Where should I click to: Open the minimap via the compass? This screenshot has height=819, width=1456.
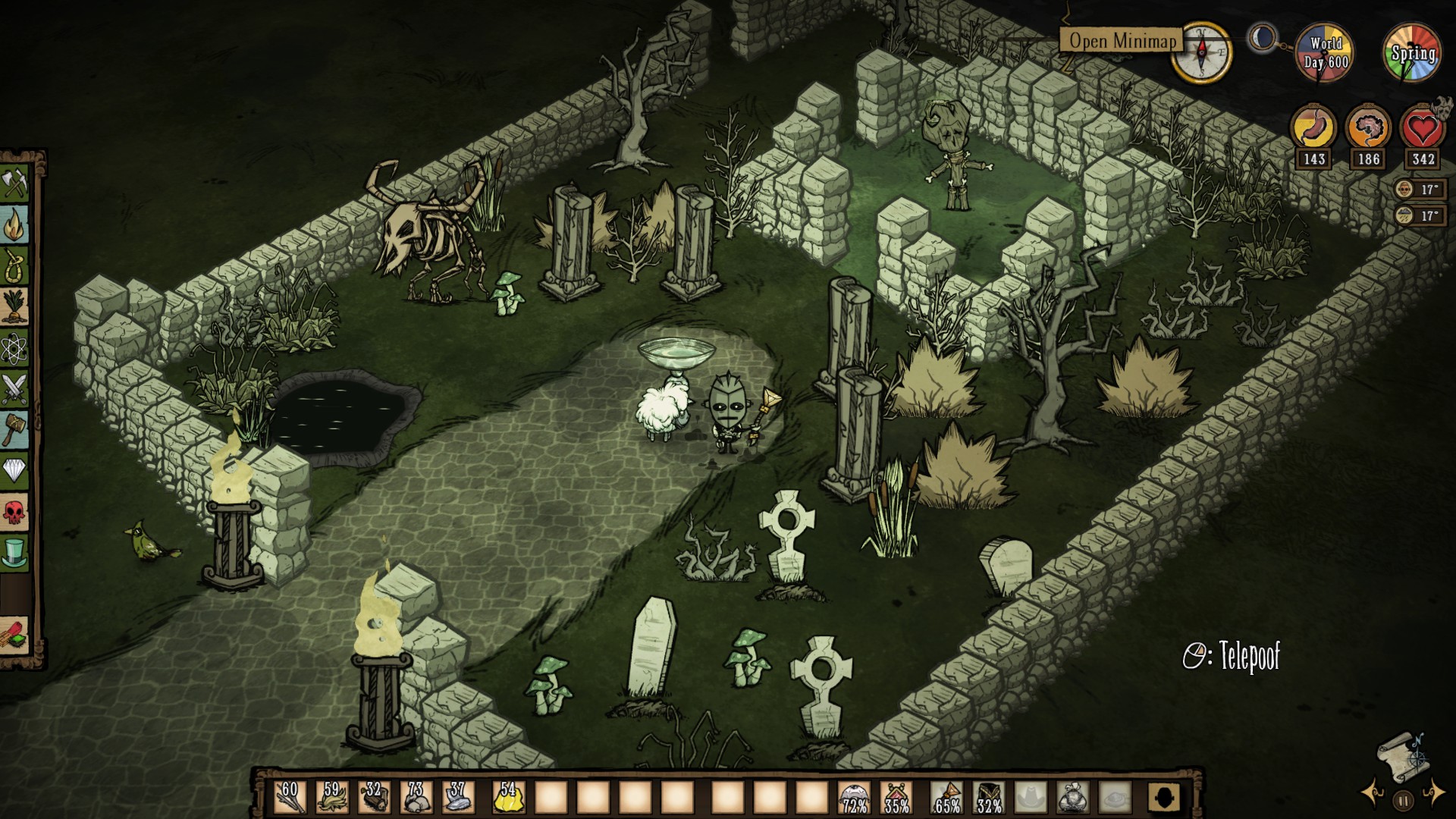(1201, 52)
